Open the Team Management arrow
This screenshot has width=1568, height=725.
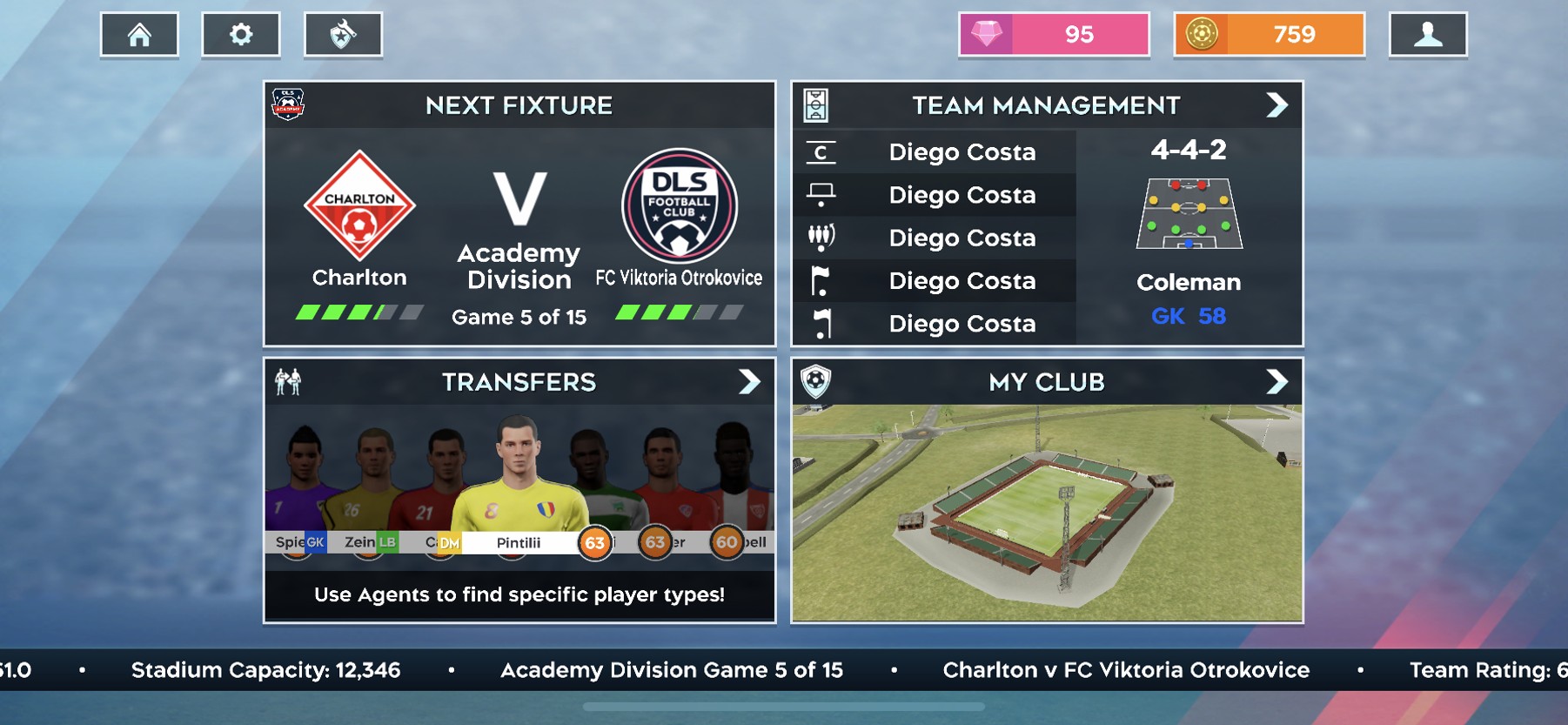[x=1277, y=105]
